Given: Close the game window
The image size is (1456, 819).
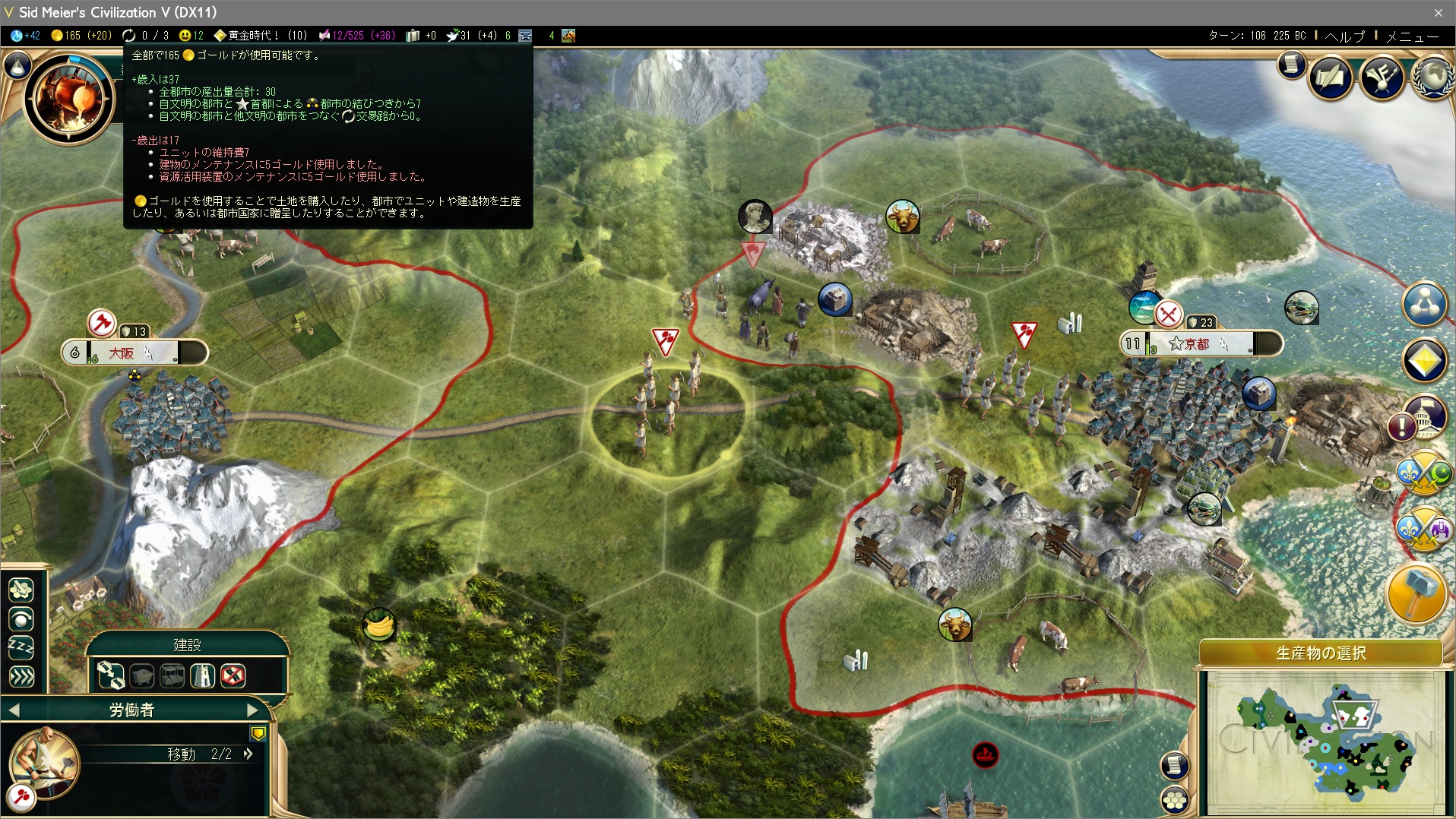Looking at the screenshot, I should pos(1439,12).
